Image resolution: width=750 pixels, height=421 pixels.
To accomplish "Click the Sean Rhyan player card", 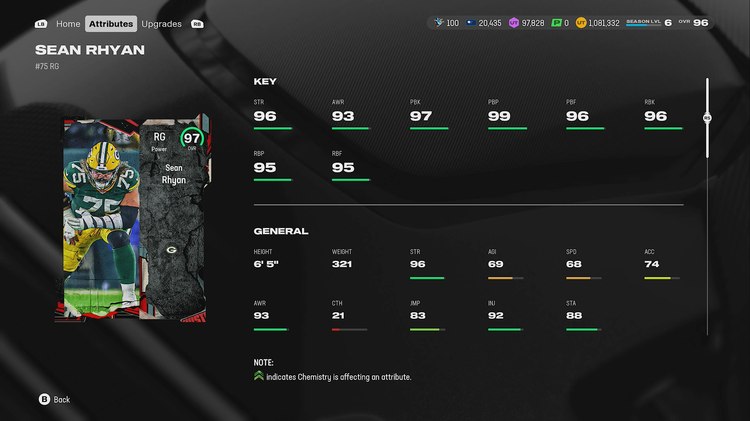I will click(137, 218).
